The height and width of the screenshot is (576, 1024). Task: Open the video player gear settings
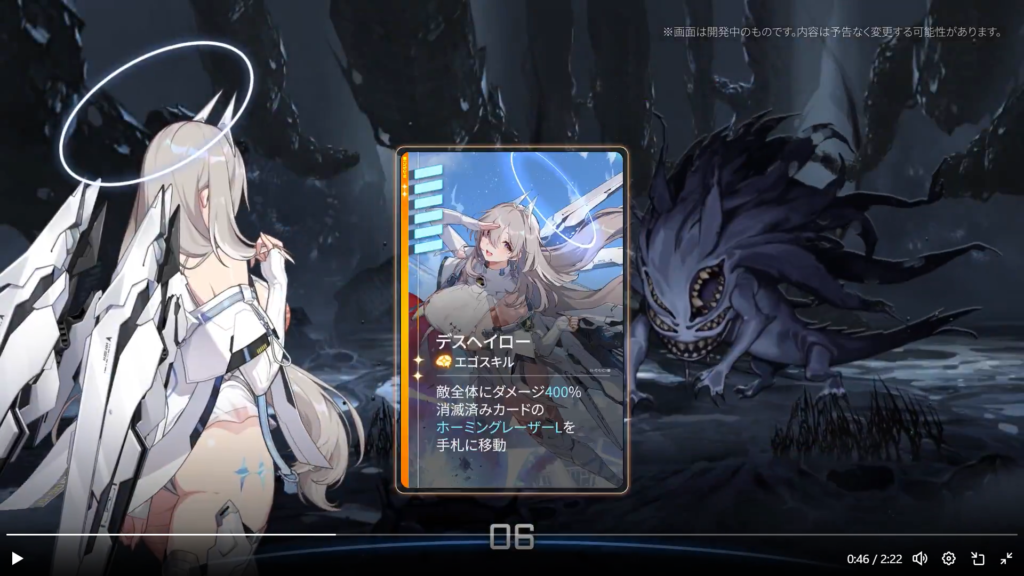[949, 558]
